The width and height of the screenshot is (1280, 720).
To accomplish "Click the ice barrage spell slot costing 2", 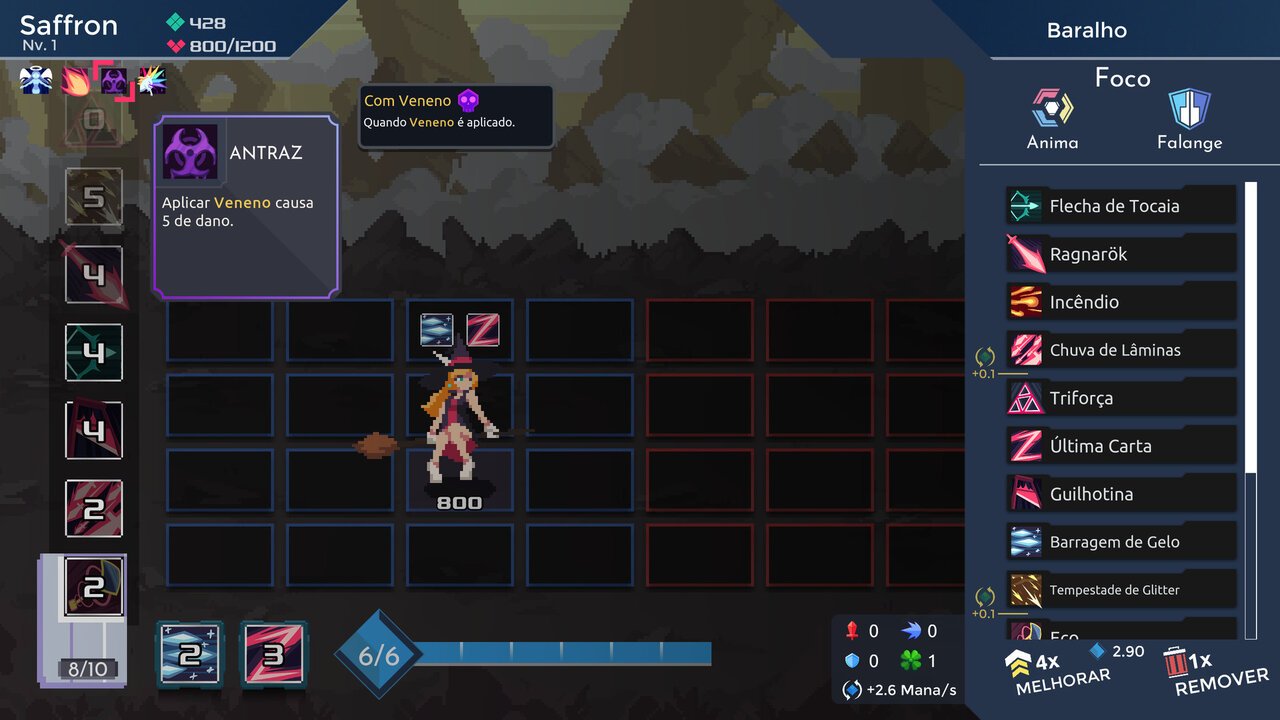I will (190, 654).
